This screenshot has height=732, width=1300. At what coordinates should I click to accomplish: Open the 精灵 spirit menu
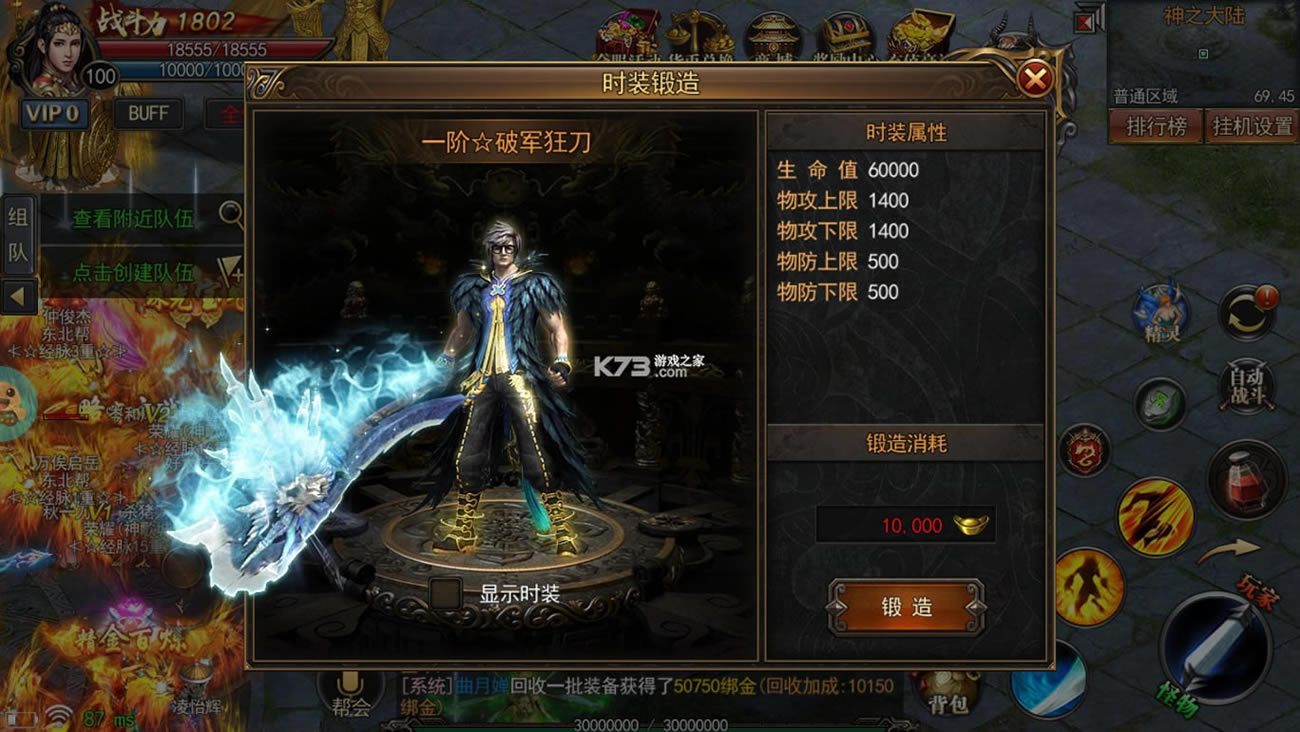click(1160, 313)
